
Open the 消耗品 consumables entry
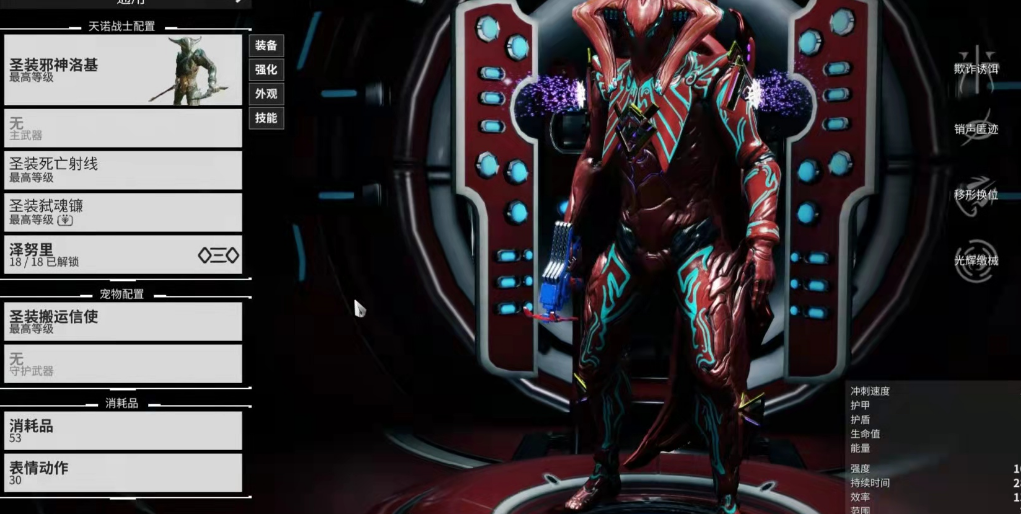(x=123, y=430)
